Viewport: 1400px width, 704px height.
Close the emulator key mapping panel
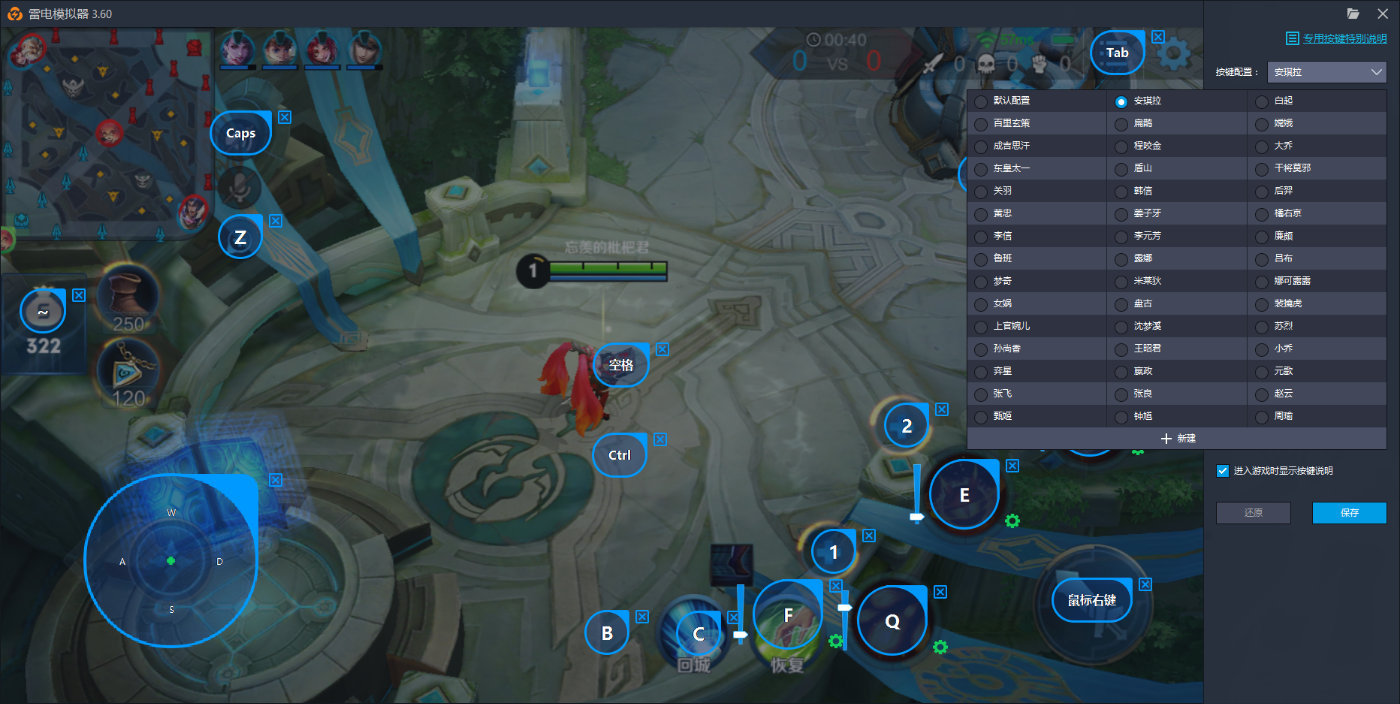pyautogui.click(x=1383, y=13)
